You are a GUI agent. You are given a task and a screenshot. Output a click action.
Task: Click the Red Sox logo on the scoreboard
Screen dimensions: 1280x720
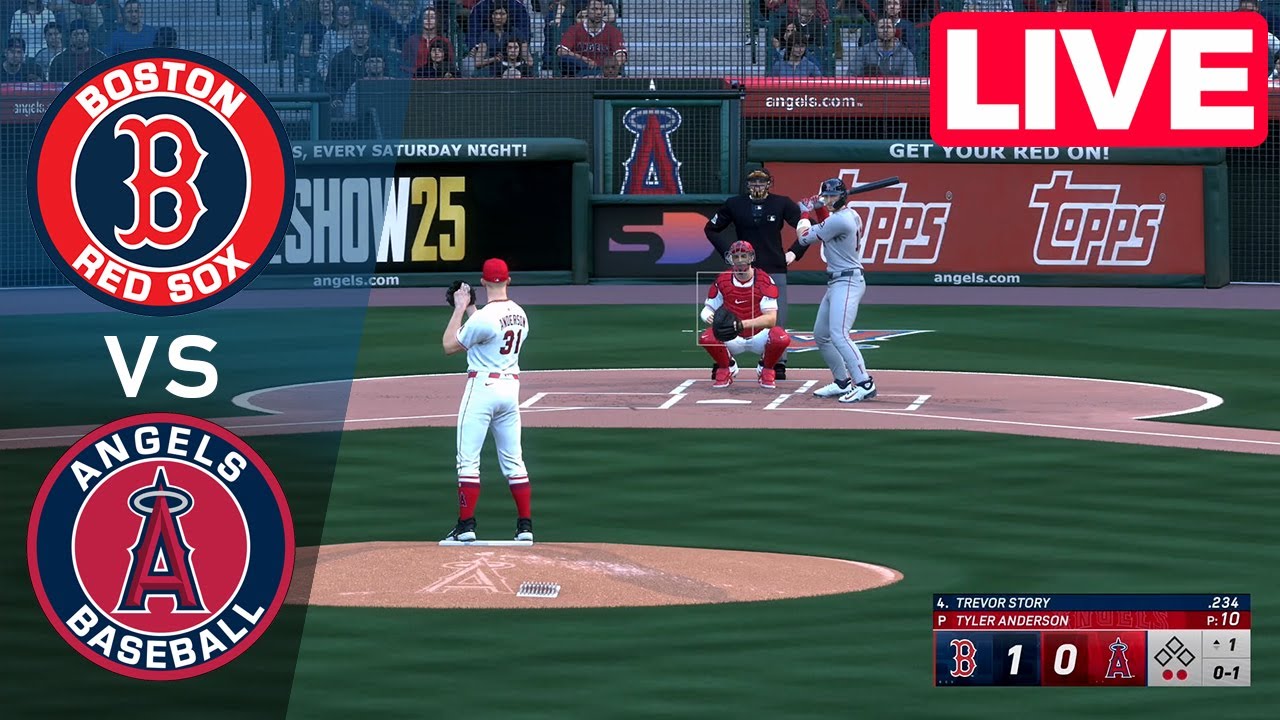click(963, 657)
